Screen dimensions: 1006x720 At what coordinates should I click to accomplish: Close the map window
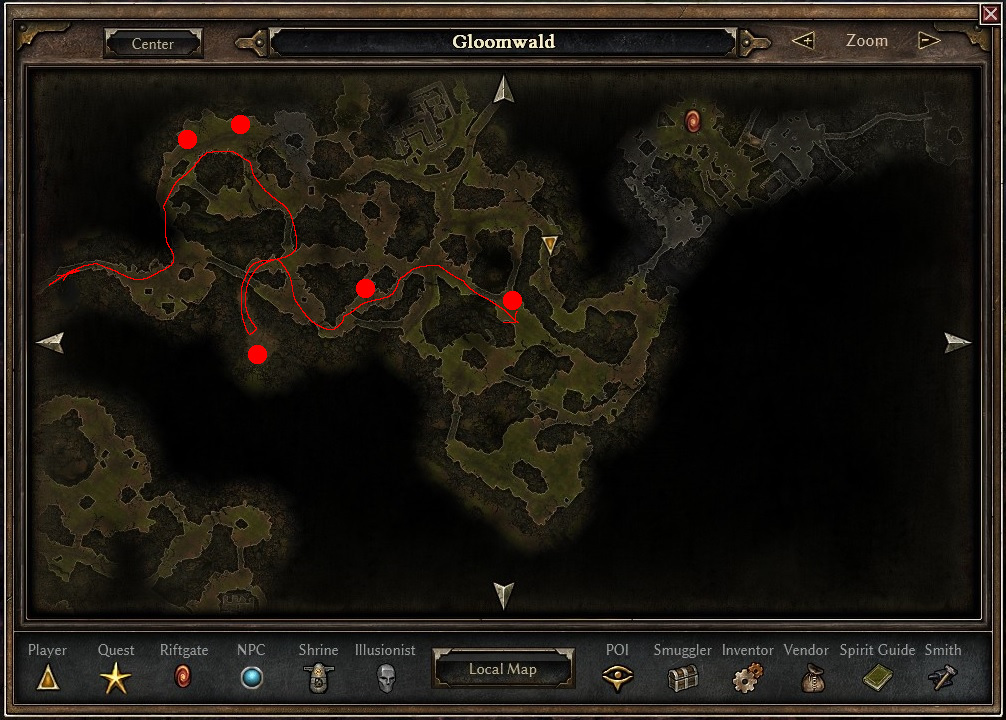click(991, 14)
